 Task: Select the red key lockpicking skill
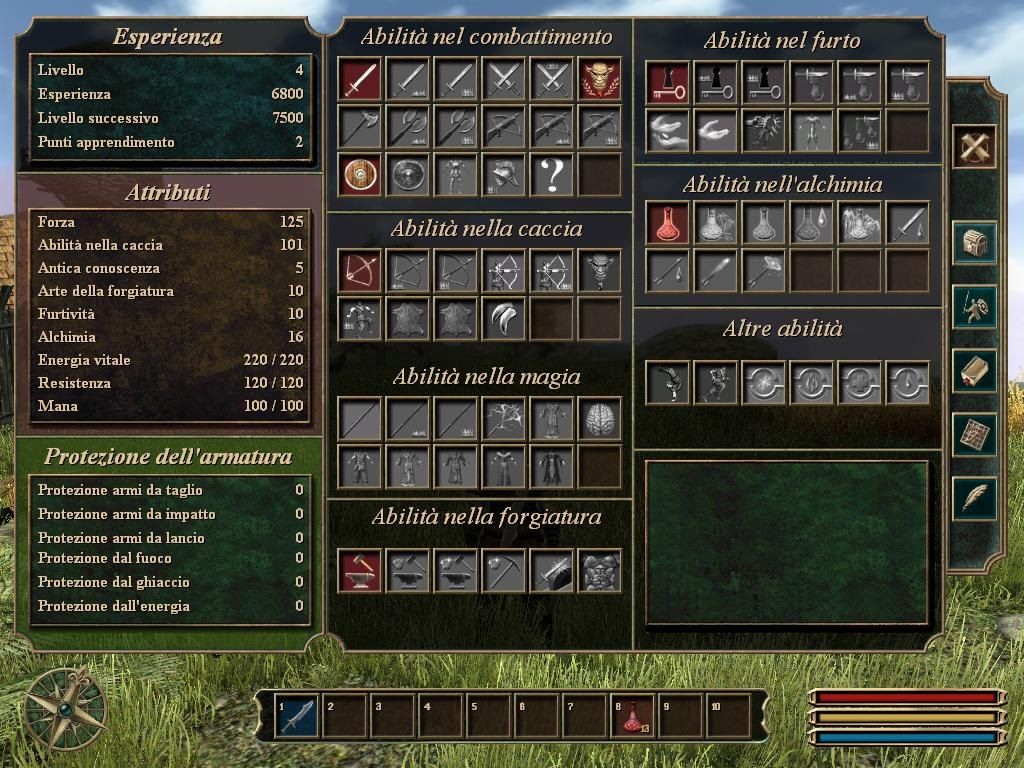tap(667, 83)
